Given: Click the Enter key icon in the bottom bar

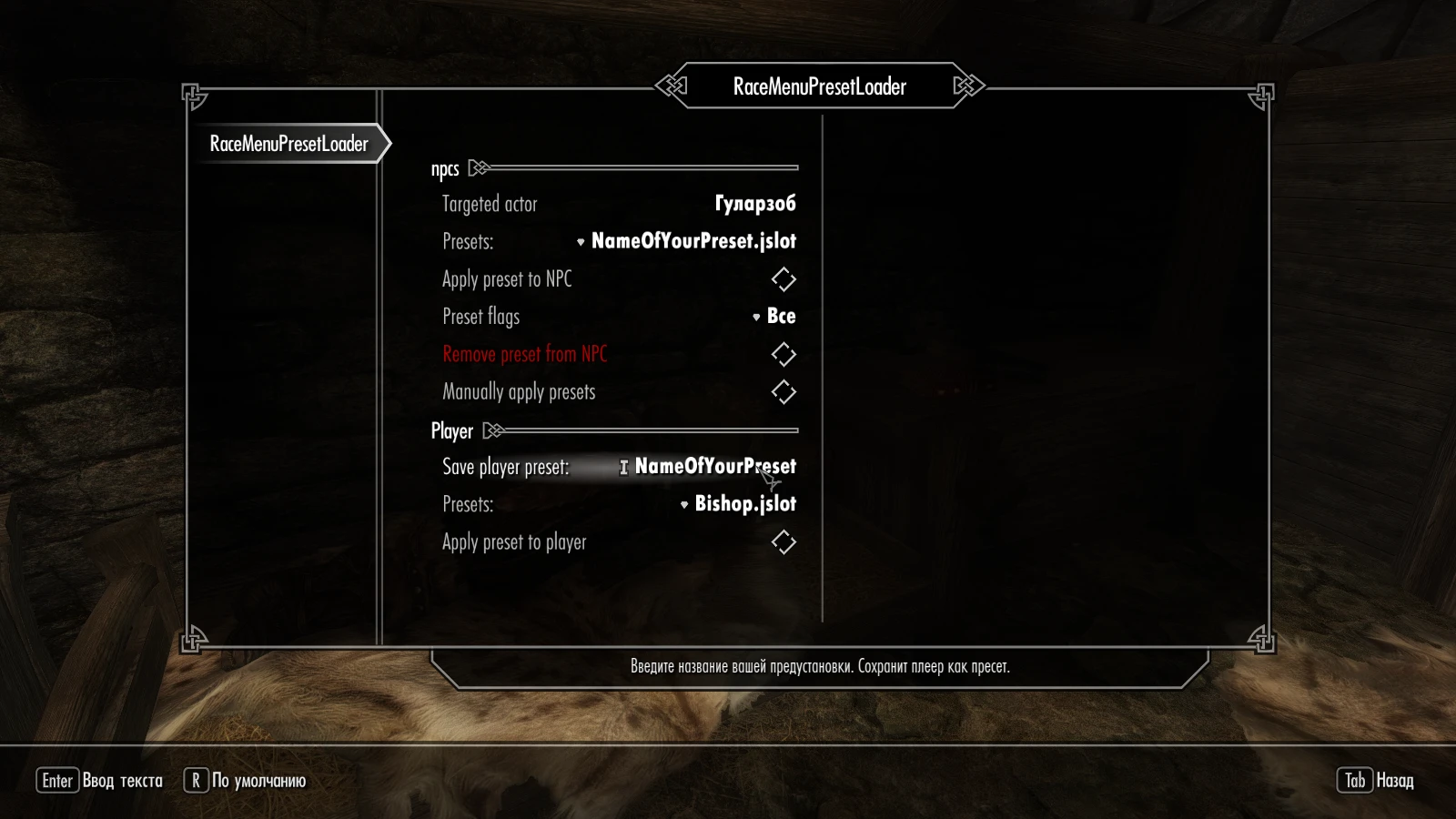Looking at the screenshot, I should click(57, 781).
